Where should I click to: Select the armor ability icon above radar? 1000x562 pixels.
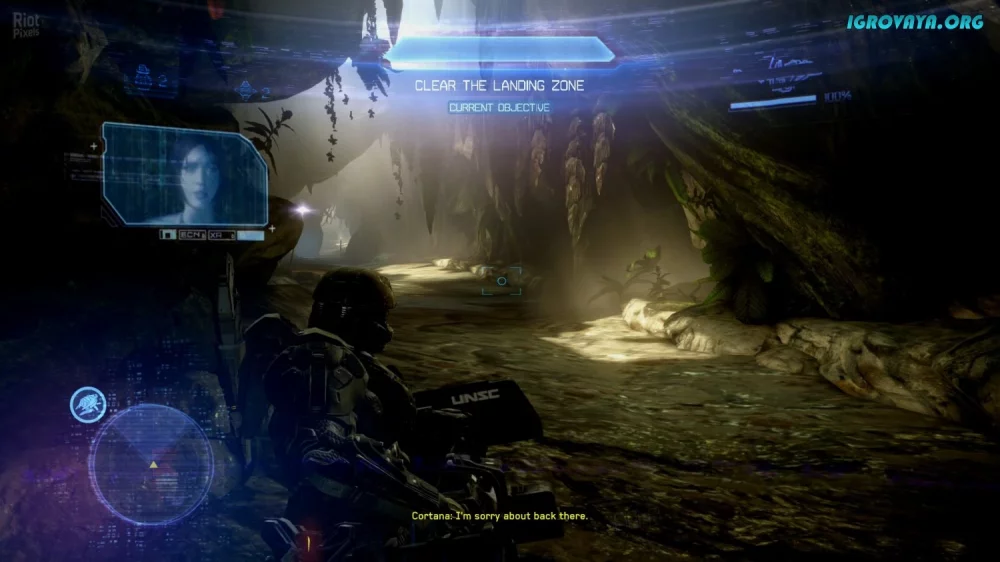pos(89,405)
